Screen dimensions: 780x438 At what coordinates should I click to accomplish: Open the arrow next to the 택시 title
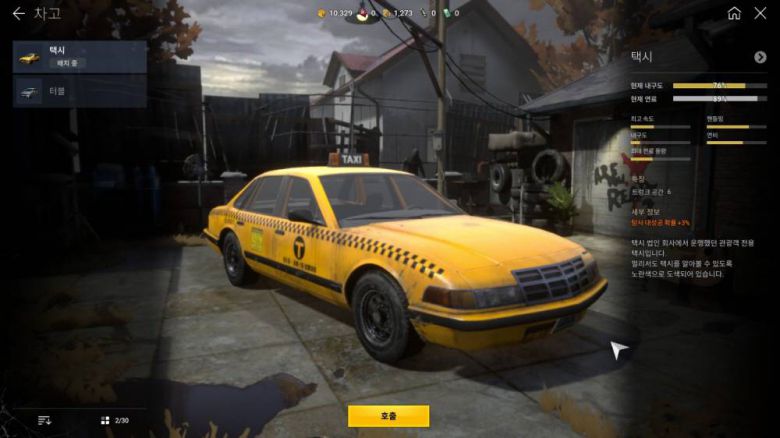click(x=760, y=57)
